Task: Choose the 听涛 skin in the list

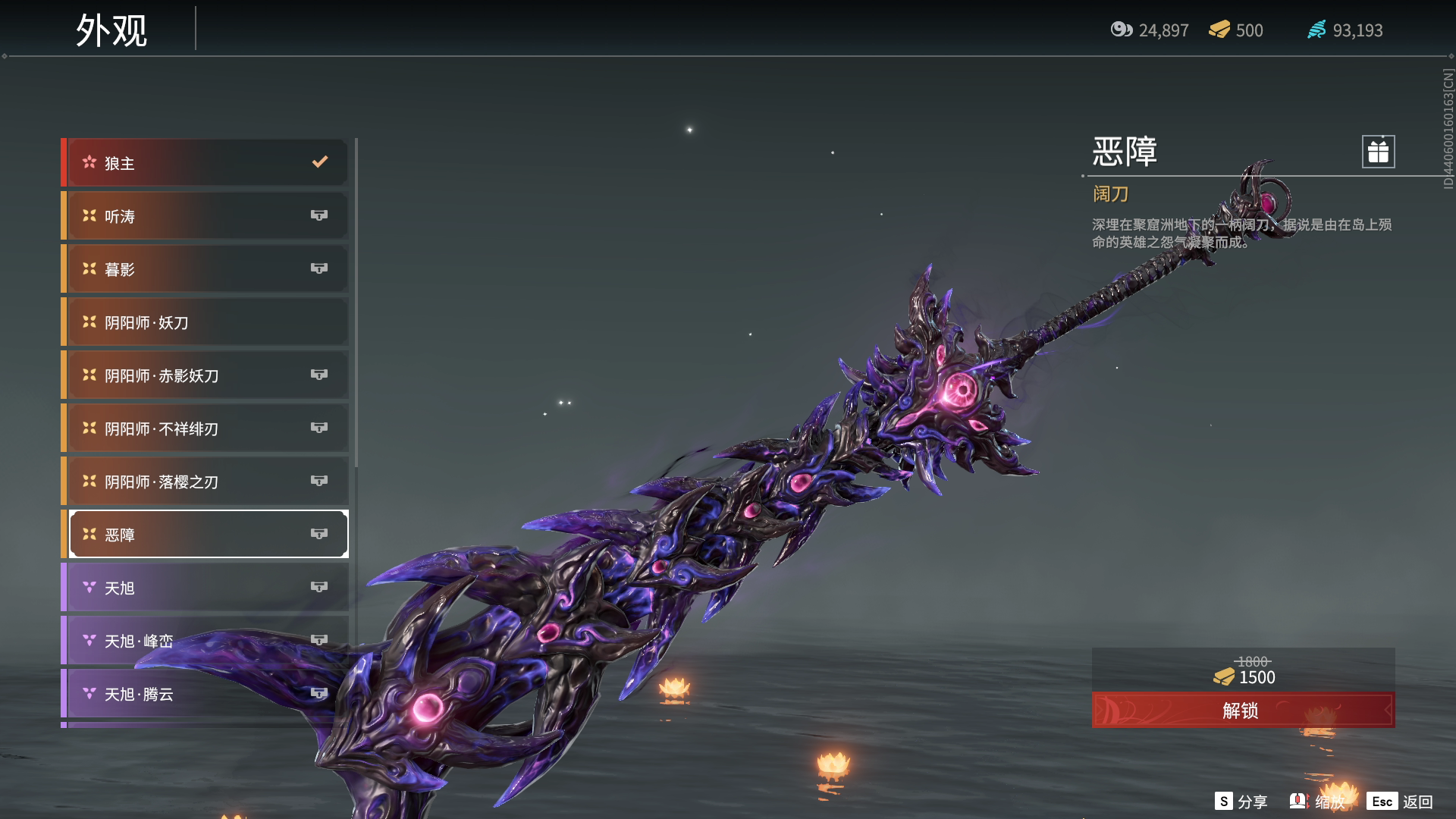Action: pyautogui.click(x=206, y=216)
